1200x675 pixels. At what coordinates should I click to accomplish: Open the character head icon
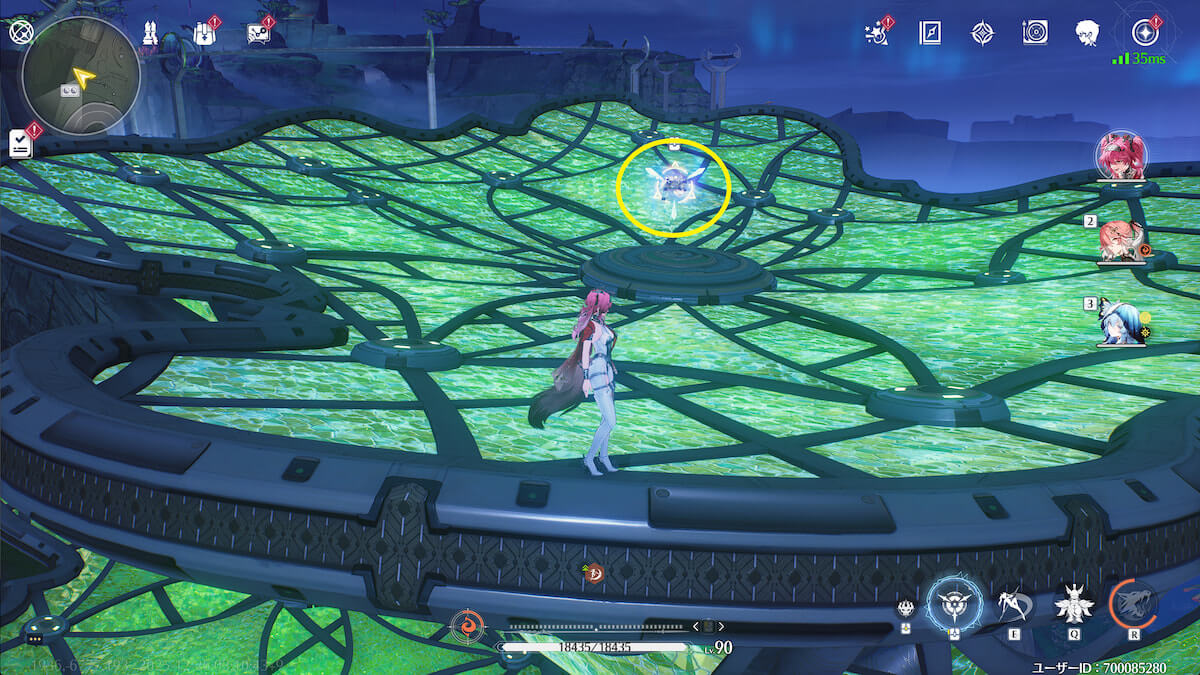[x=1087, y=33]
